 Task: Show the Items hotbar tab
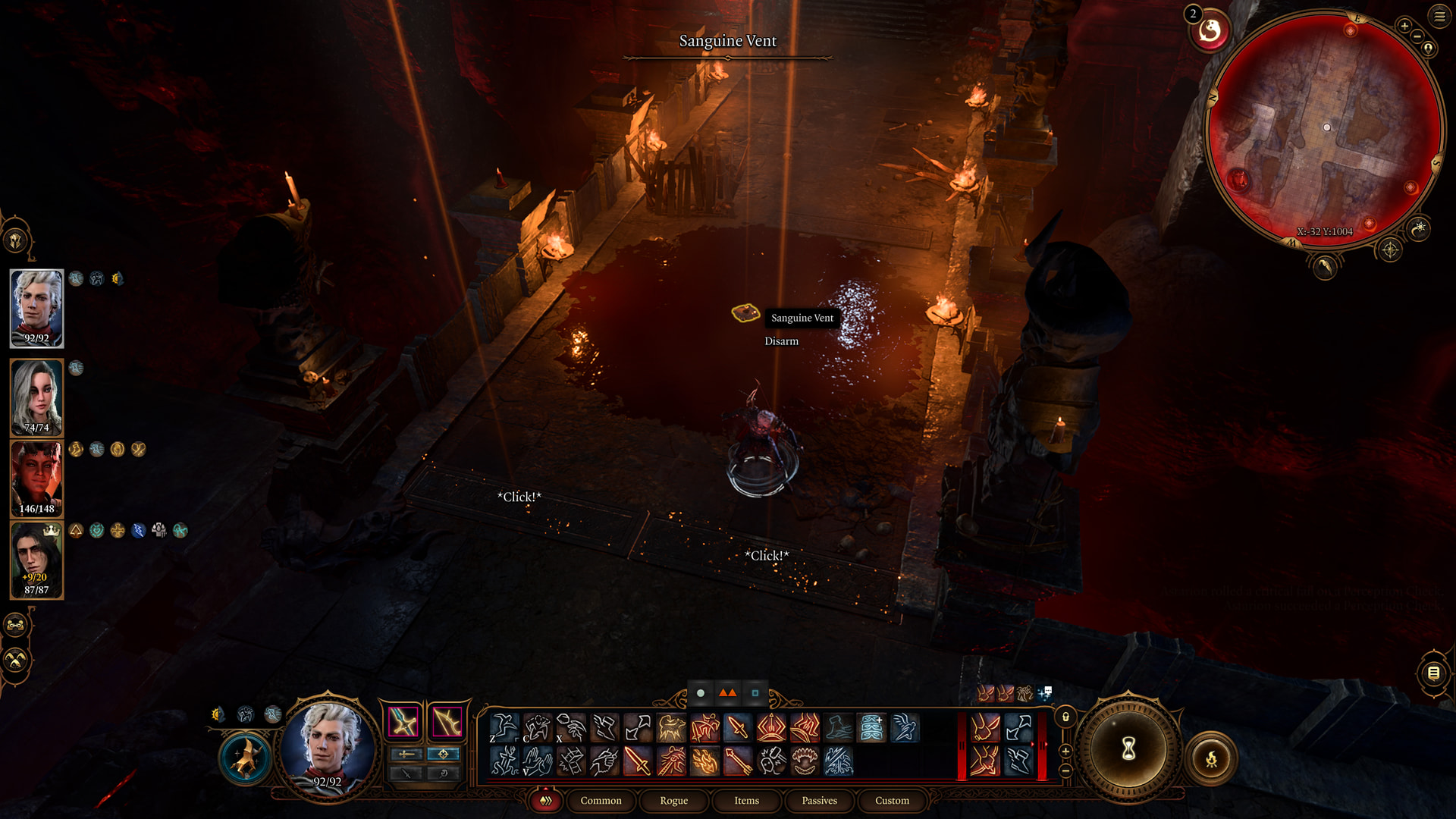[746, 801]
